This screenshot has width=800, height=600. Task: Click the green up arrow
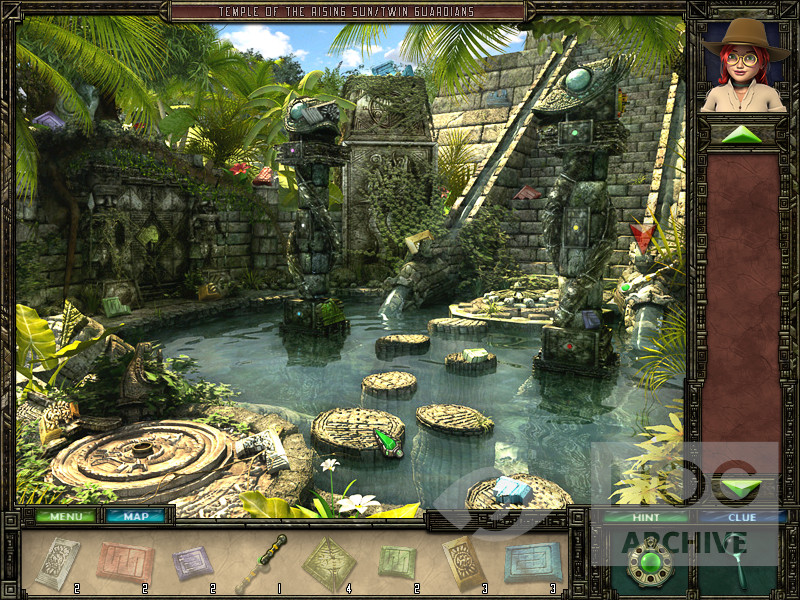tap(741, 135)
